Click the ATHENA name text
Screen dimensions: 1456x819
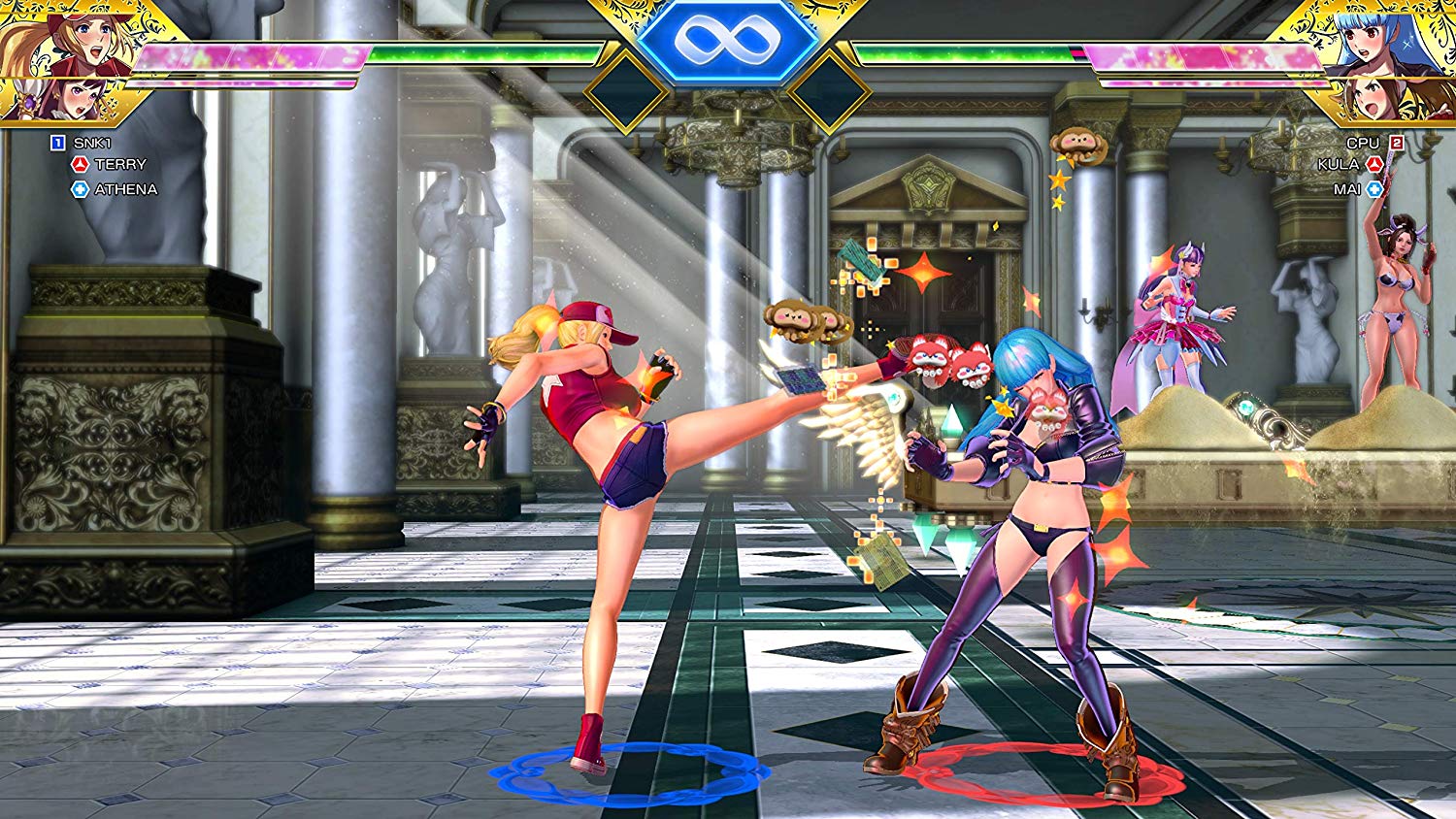[x=124, y=190]
